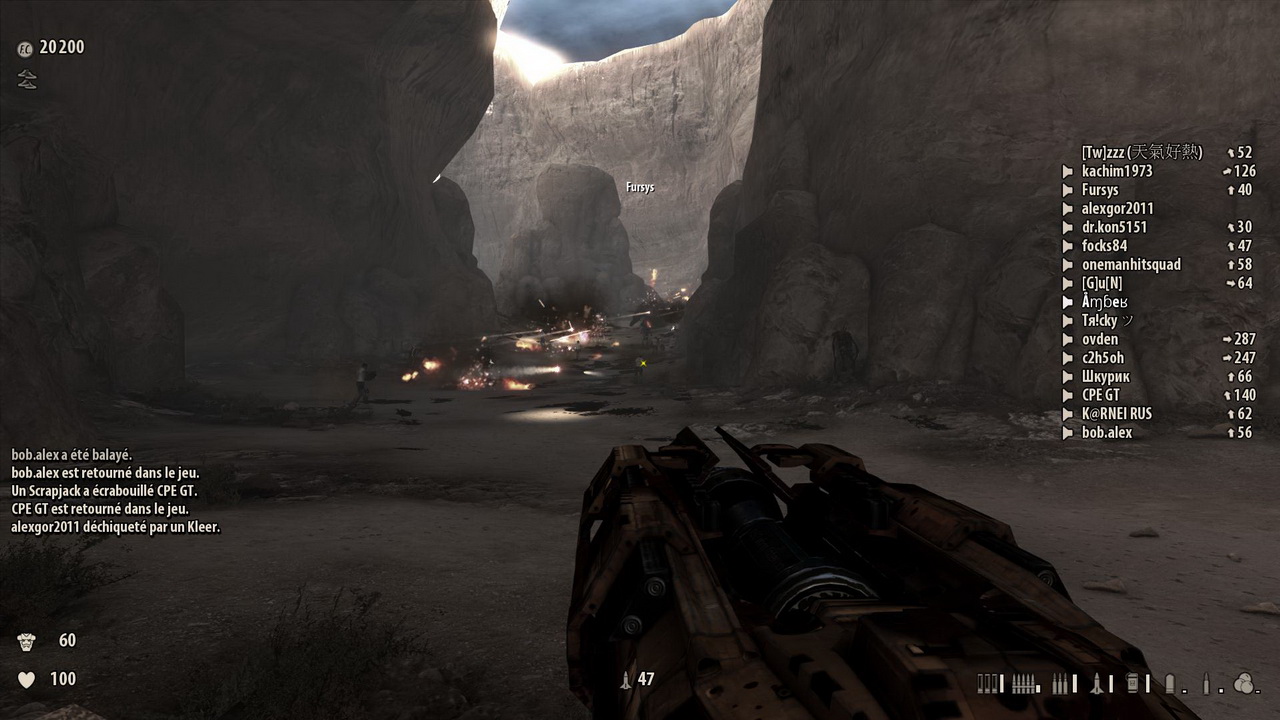Click the ovden player entry
The height and width of the screenshot is (720, 1280).
[x=1100, y=340]
